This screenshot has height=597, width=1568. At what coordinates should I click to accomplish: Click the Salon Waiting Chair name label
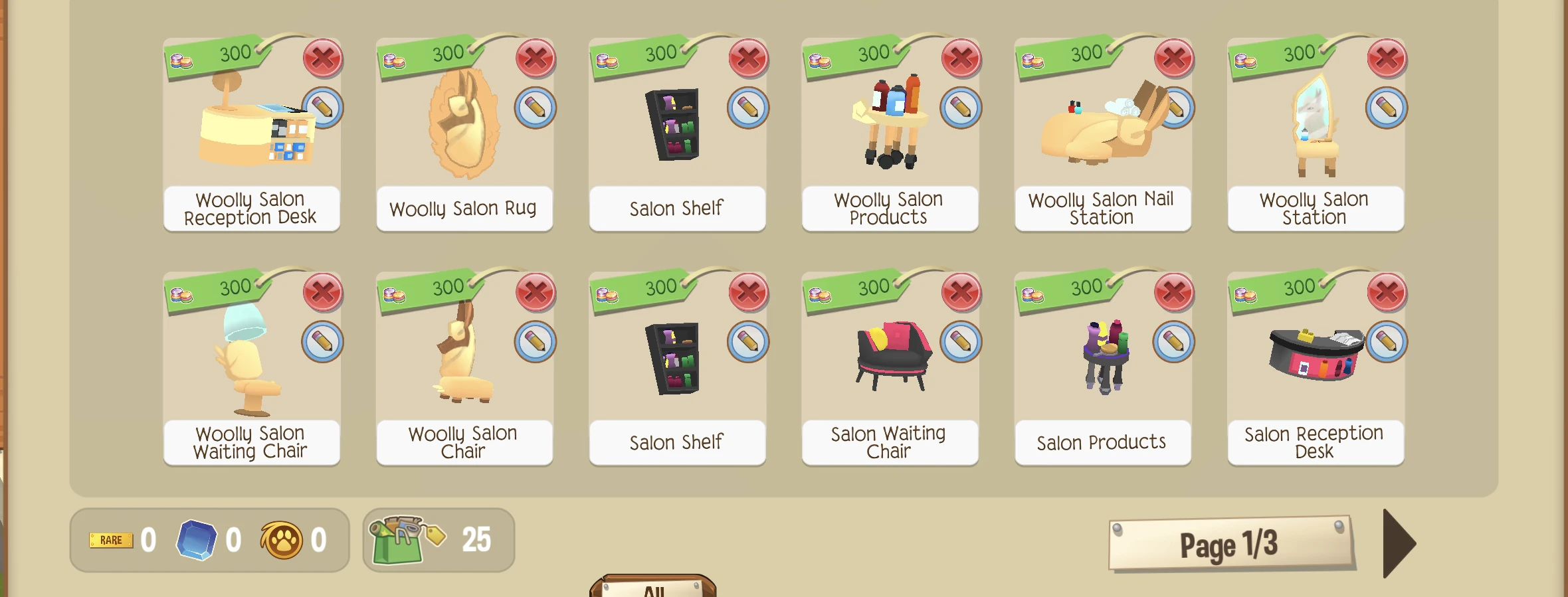(888, 442)
